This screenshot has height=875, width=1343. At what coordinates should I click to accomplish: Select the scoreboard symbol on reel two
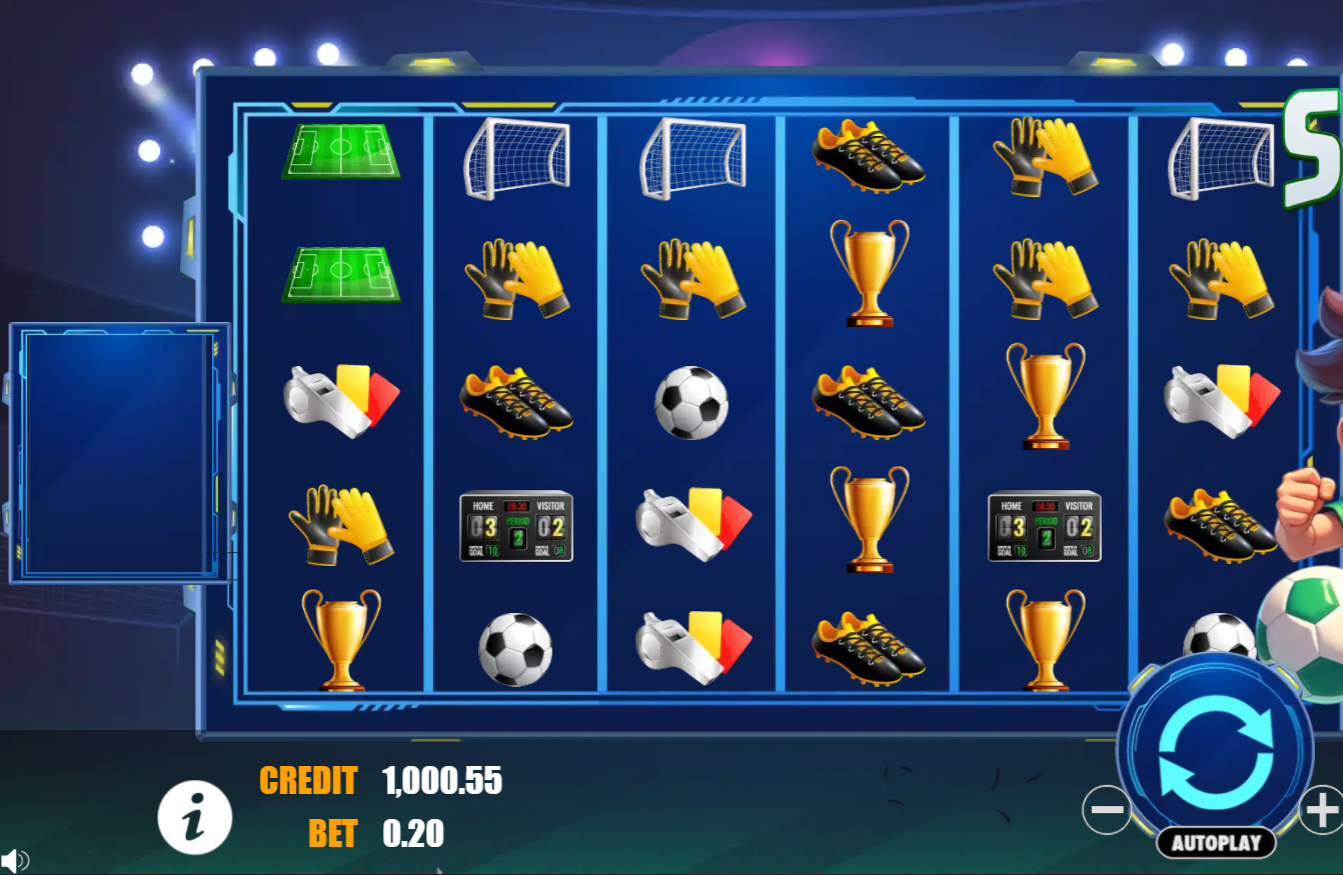[x=517, y=524]
